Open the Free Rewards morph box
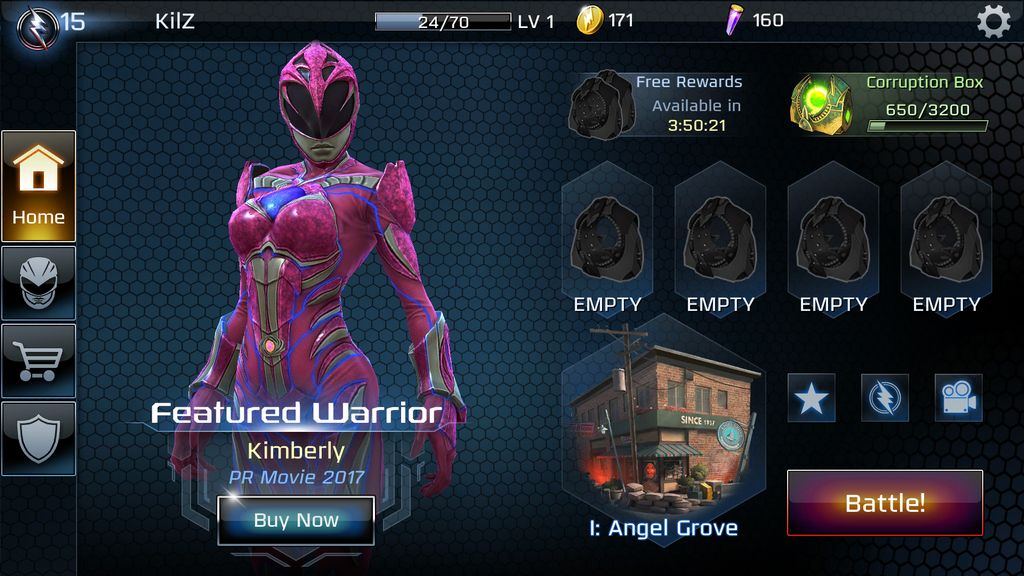 (601, 104)
